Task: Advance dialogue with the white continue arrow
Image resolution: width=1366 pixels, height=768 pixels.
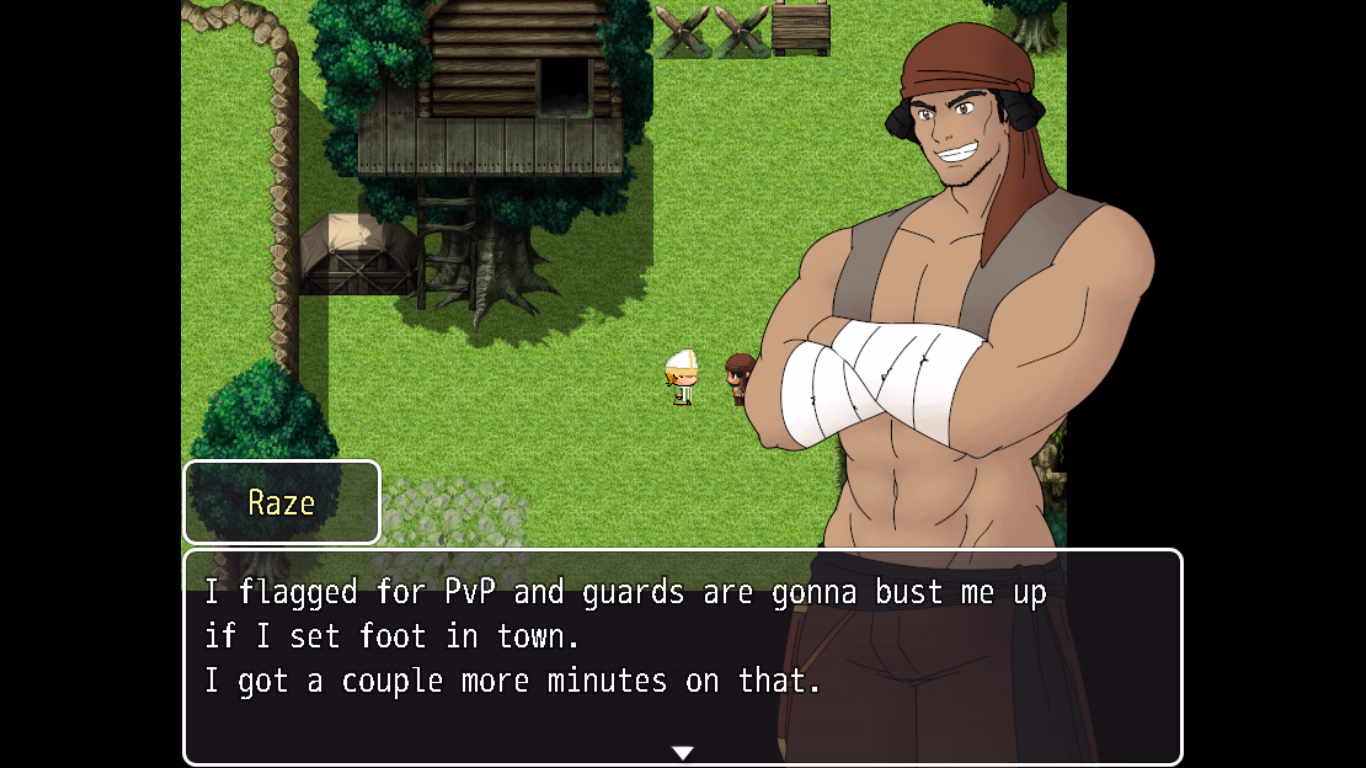Action: click(683, 752)
